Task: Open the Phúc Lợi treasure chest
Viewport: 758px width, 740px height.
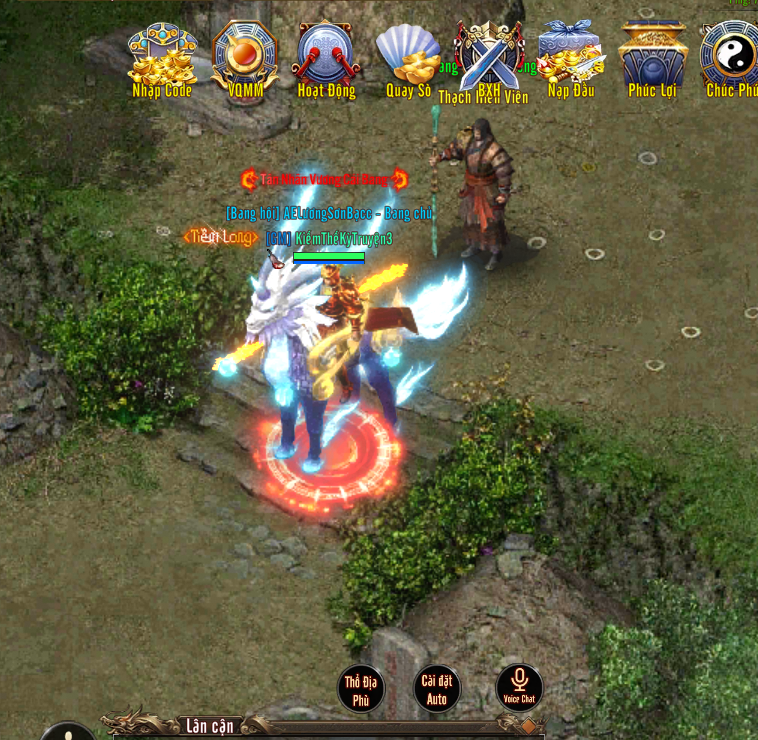Action: 652,58
